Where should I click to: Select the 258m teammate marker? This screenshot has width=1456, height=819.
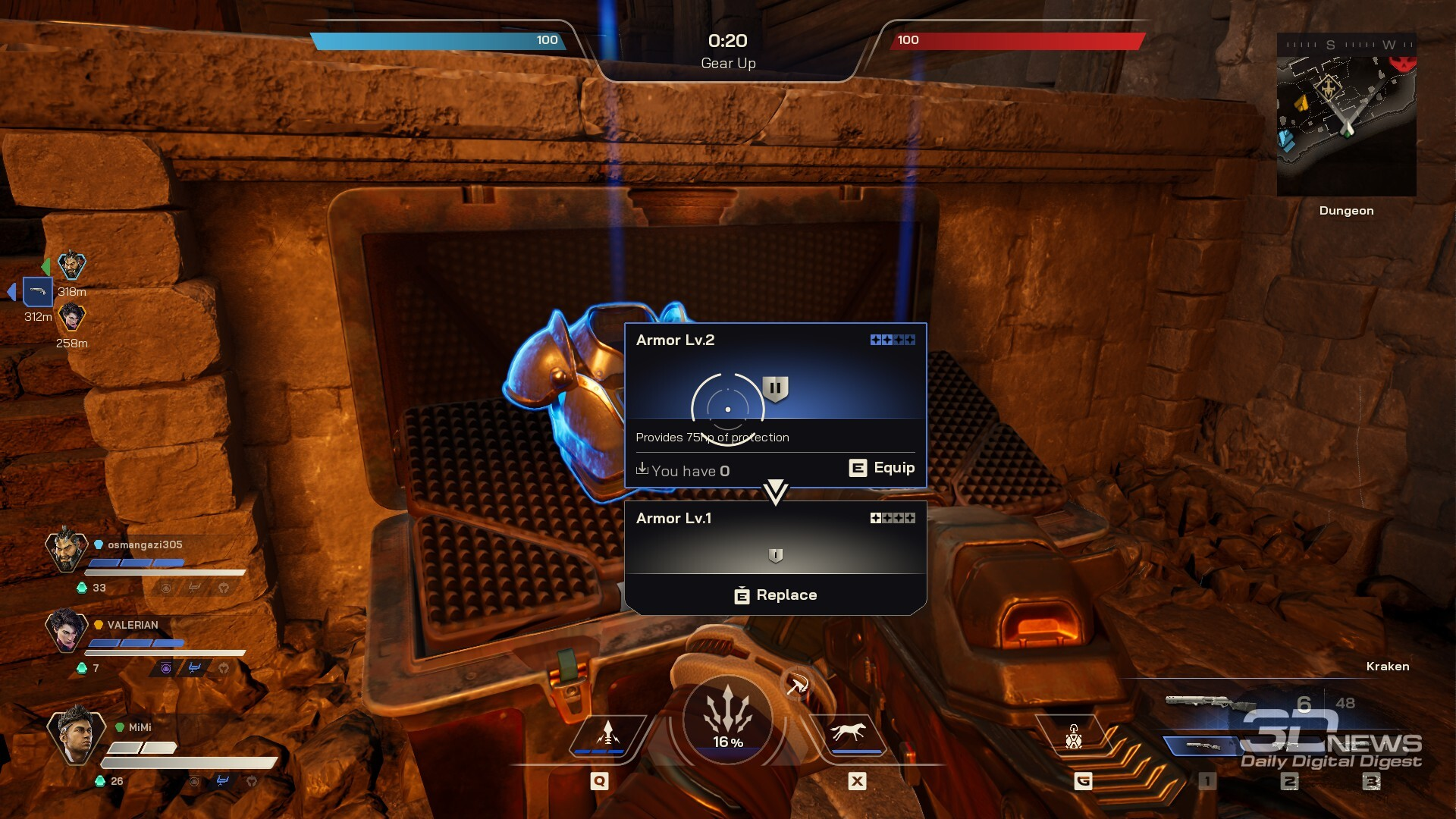click(x=72, y=317)
